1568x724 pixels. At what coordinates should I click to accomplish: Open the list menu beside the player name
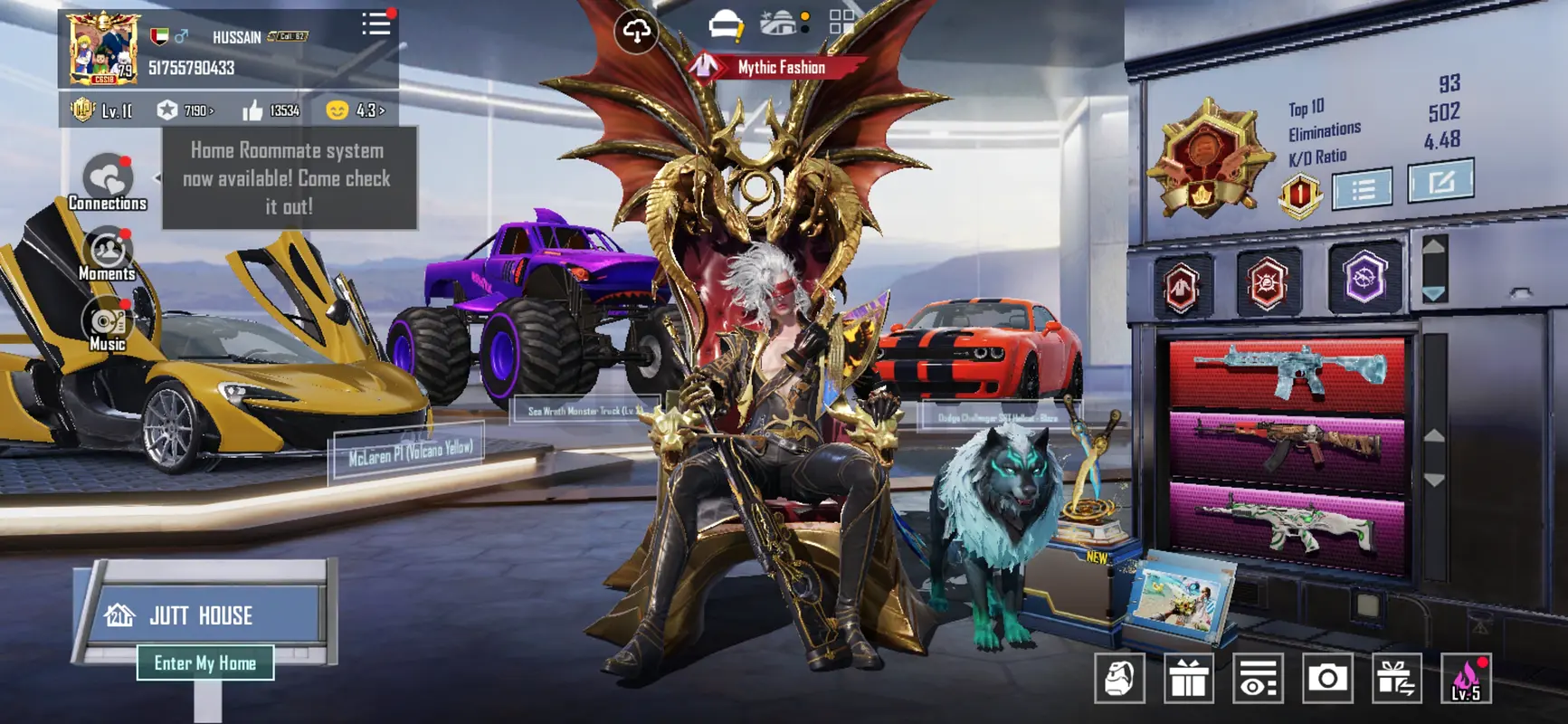point(375,24)
